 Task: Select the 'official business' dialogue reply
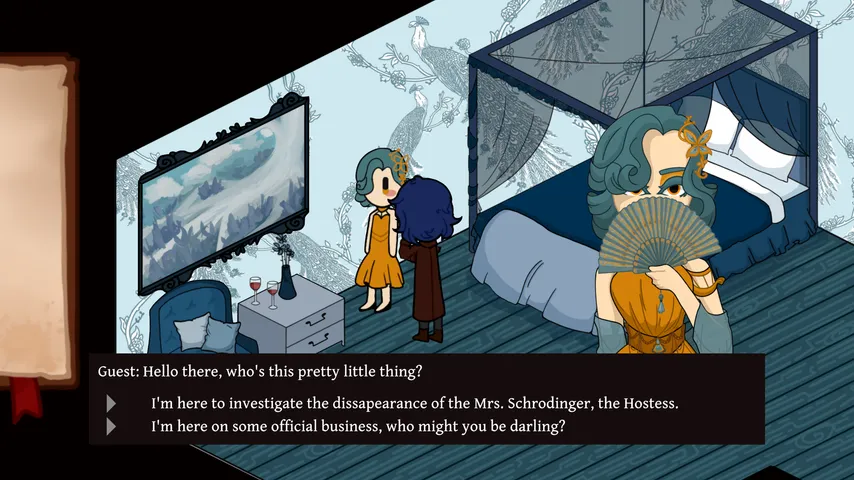point(358,426)
